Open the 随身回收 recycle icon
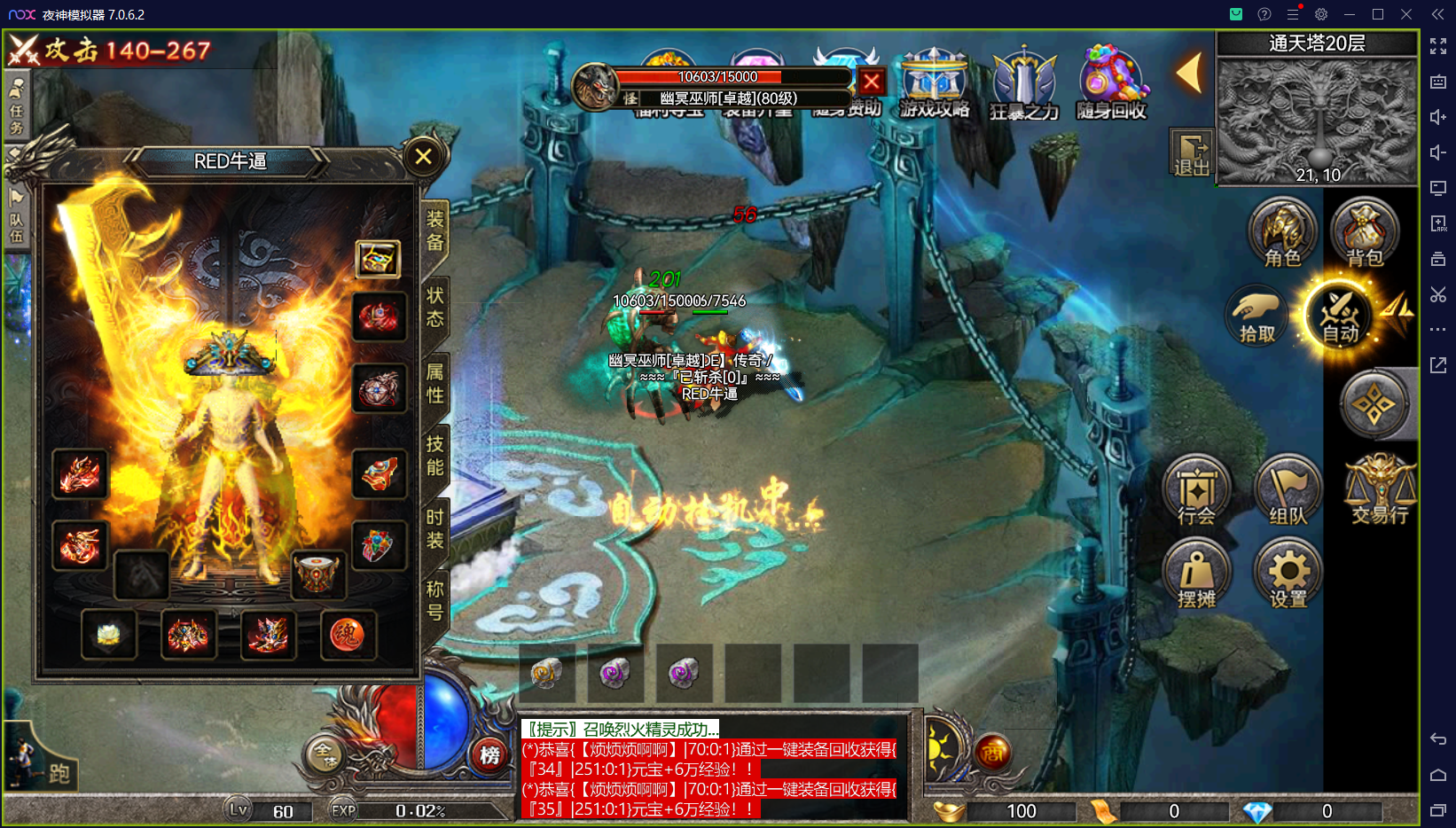The image size is (1456, 828). (1111, 83)
